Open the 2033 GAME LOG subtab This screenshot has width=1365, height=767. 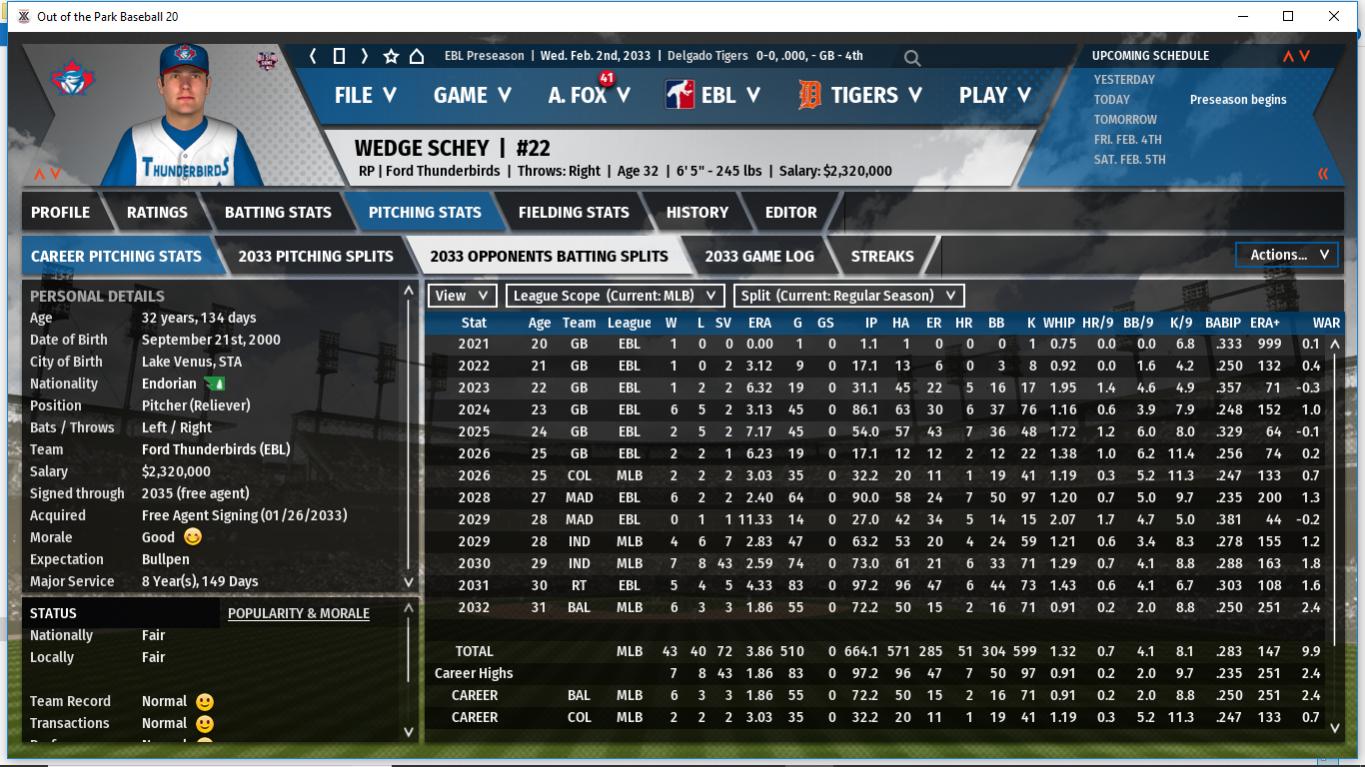(759, 256)
